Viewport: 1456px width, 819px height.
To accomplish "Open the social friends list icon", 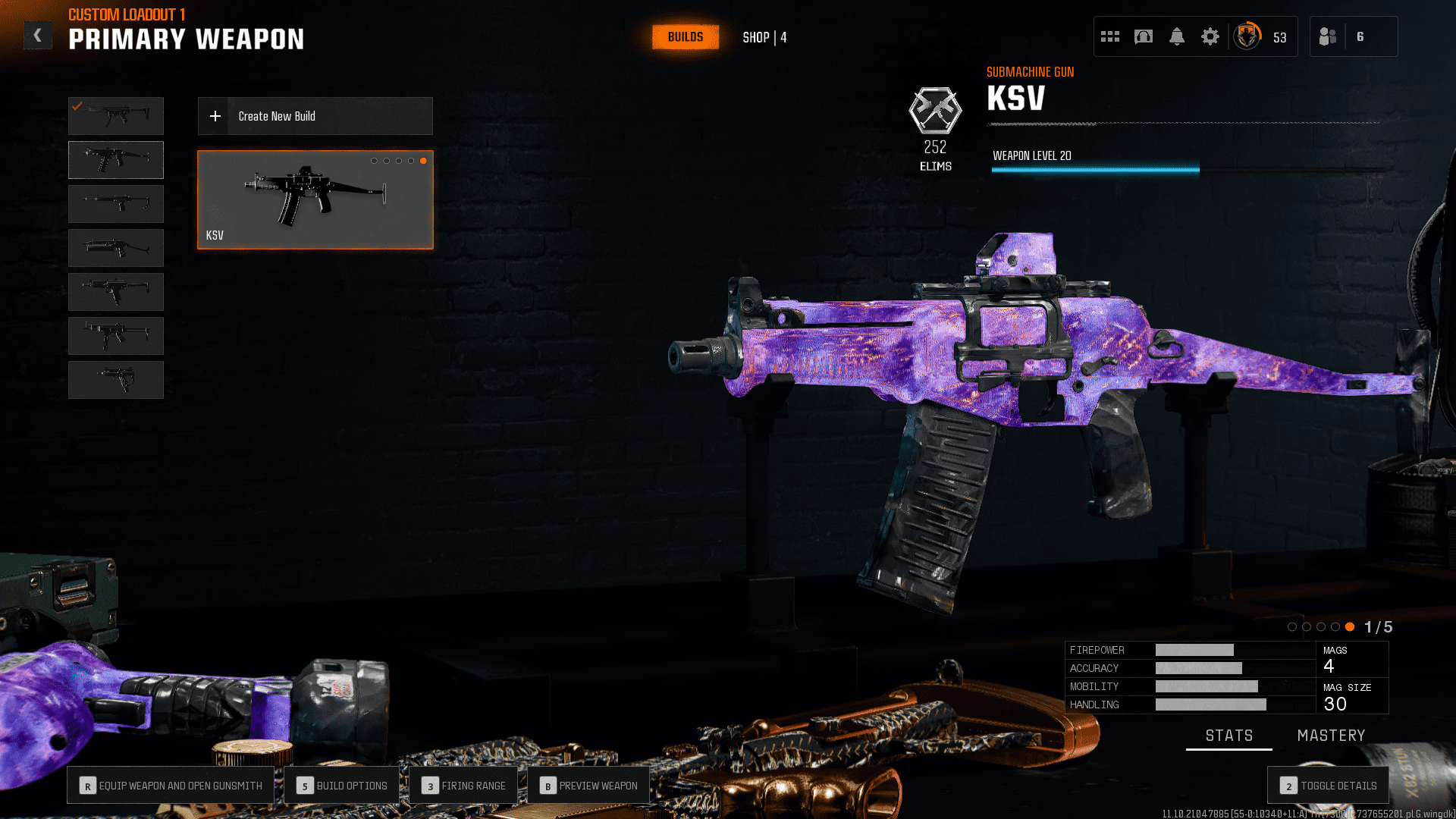I will click(1328, 36).
